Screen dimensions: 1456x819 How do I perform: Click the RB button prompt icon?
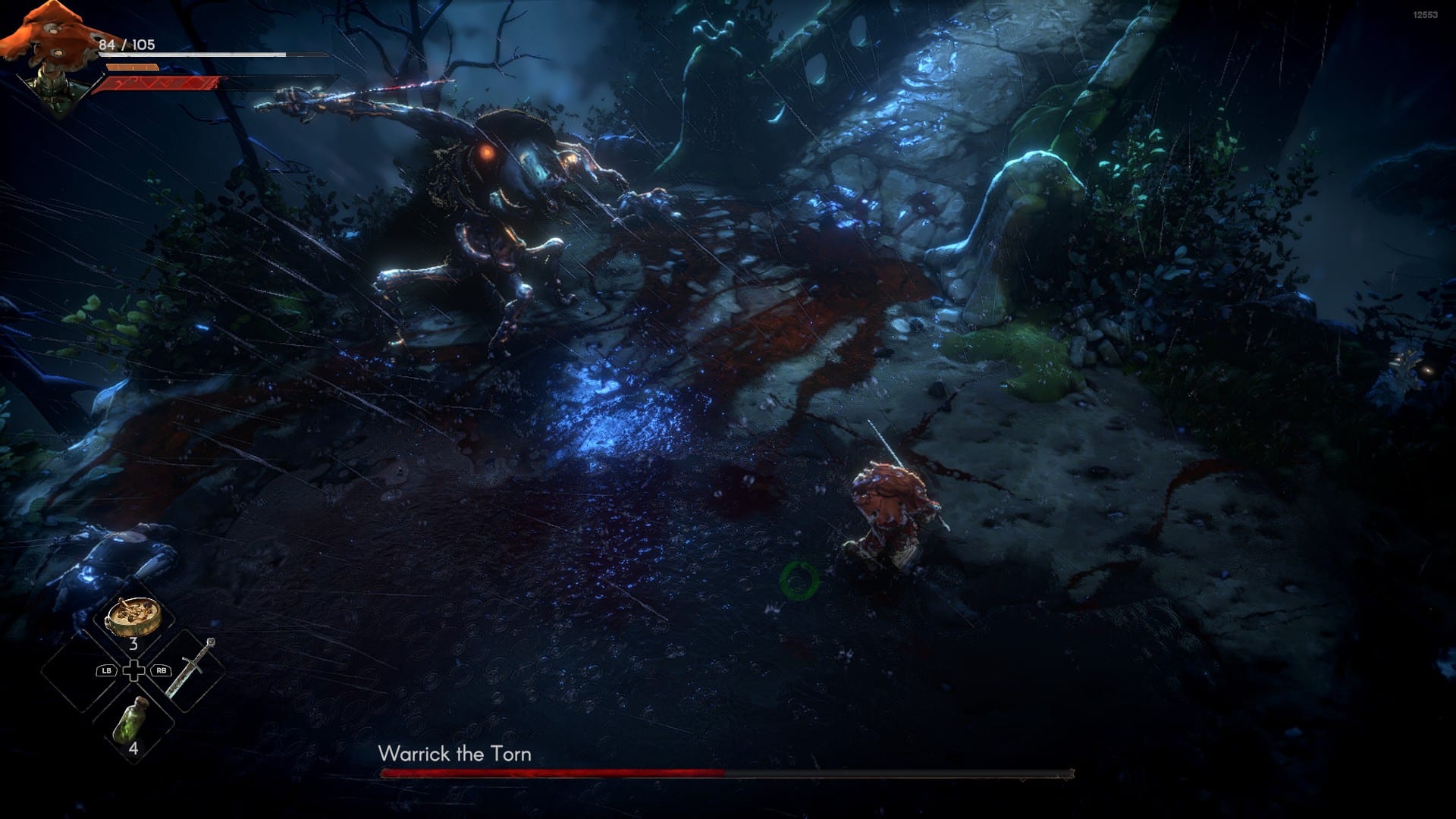pos(160,669)
